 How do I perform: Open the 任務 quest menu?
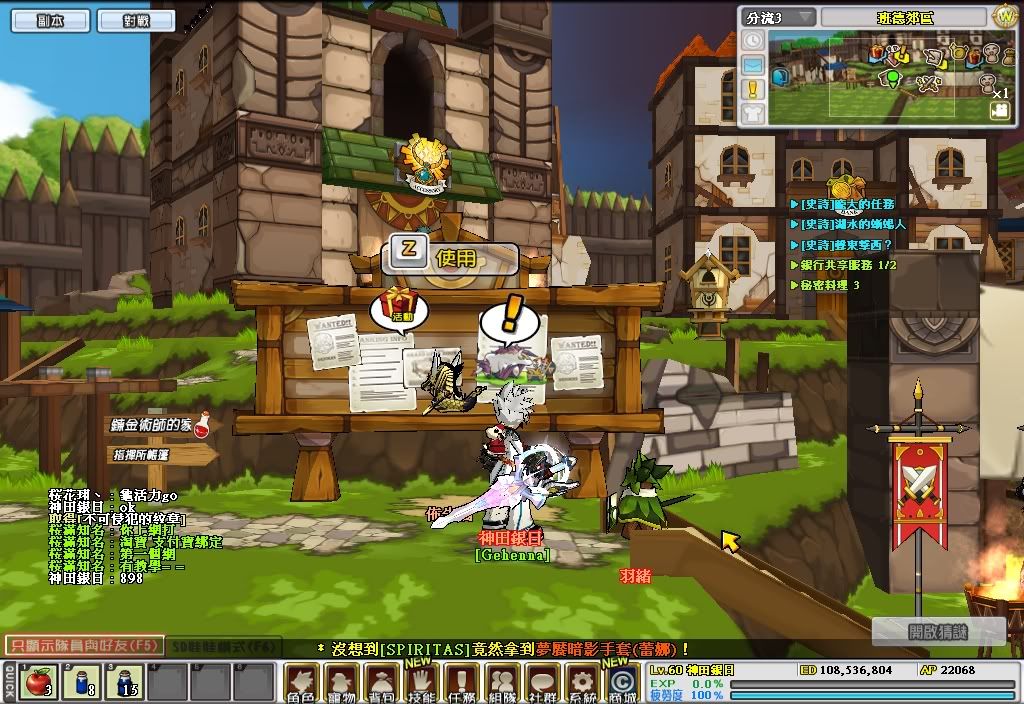pos(462,683)
